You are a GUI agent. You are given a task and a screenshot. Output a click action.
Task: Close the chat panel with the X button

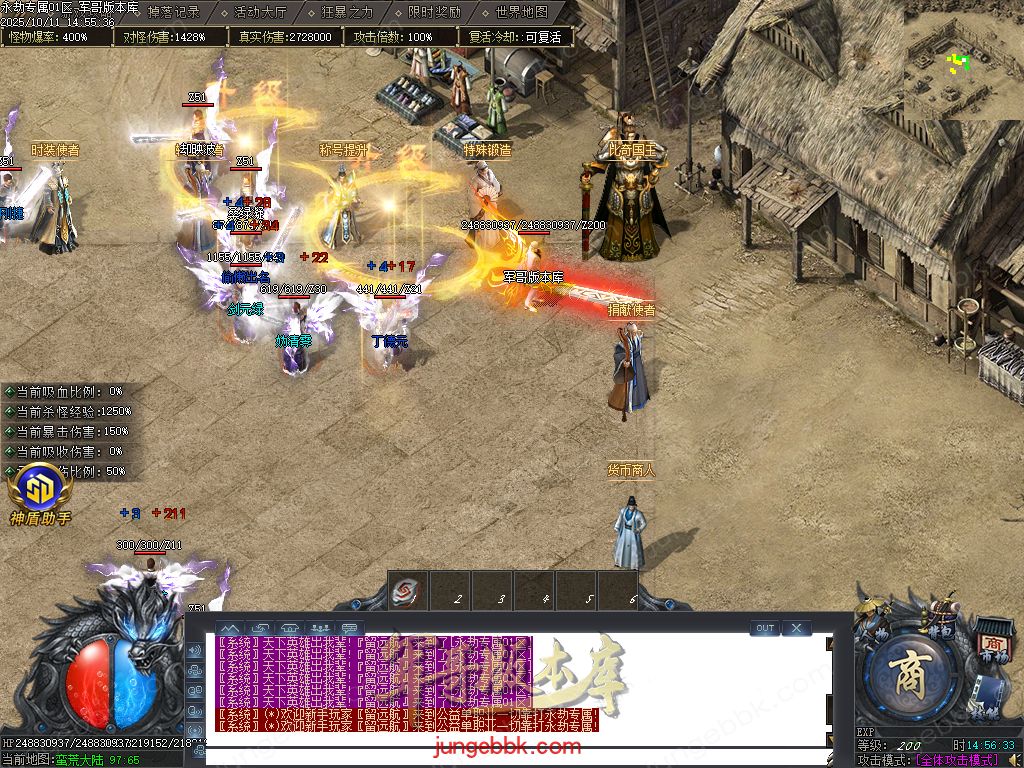tap(796, 628)
